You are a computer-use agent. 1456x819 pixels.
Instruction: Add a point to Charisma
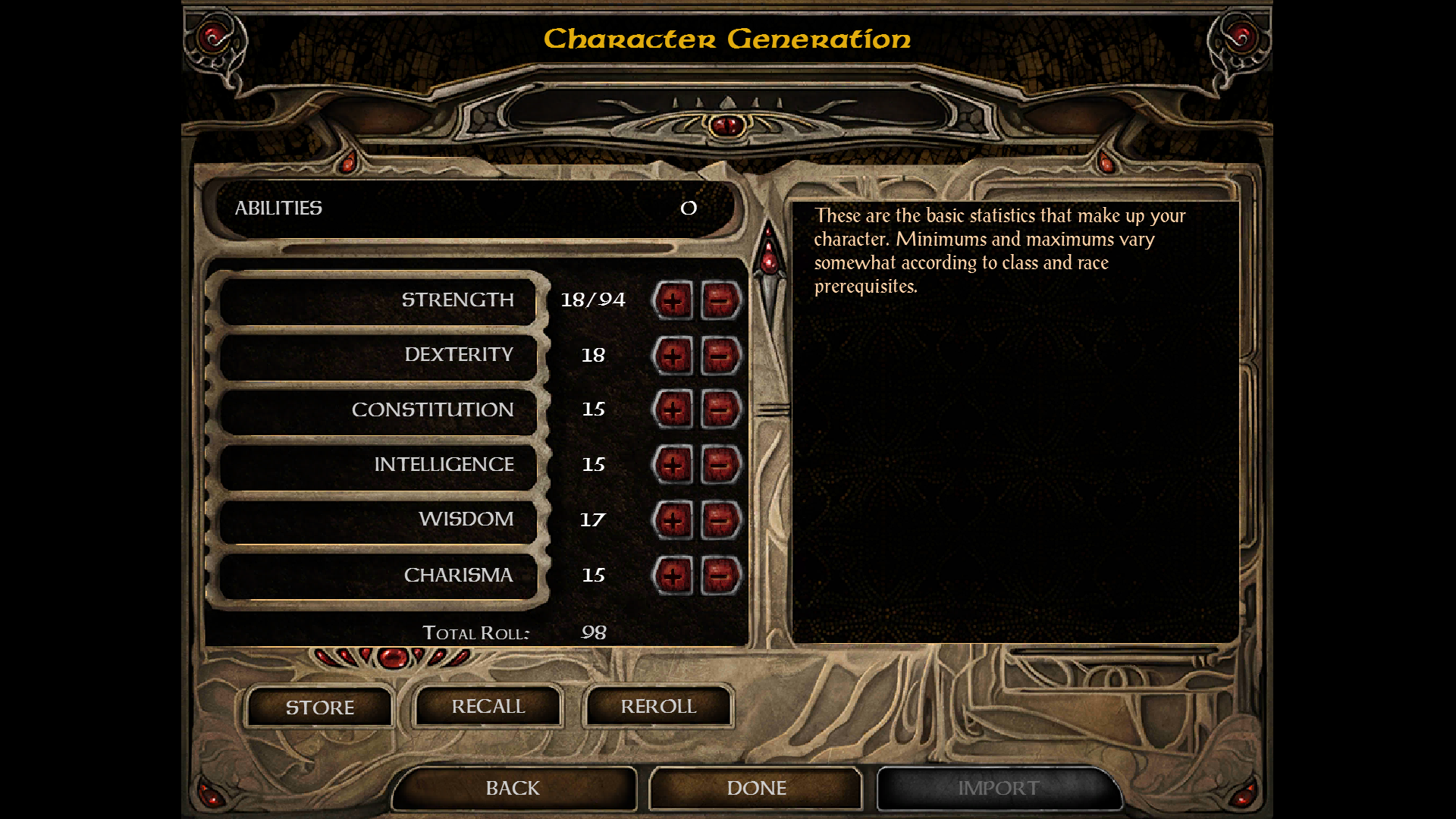click(673, 576)
